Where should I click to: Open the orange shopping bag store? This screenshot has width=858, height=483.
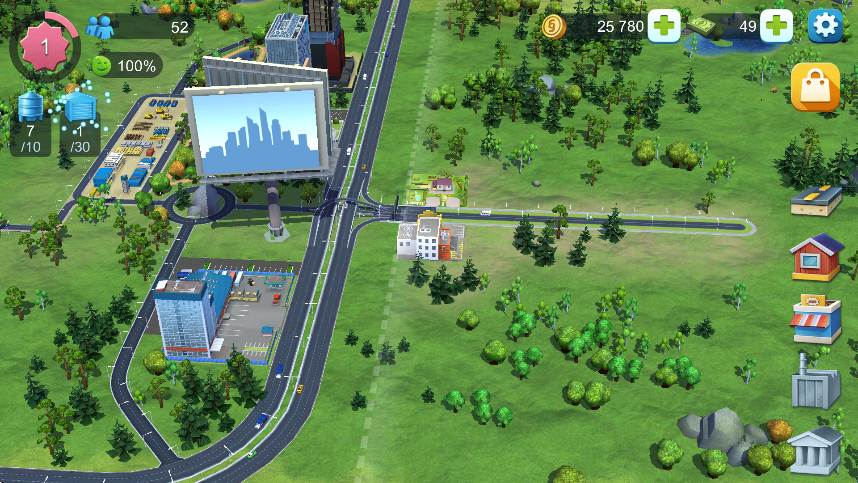click(815, 88)
